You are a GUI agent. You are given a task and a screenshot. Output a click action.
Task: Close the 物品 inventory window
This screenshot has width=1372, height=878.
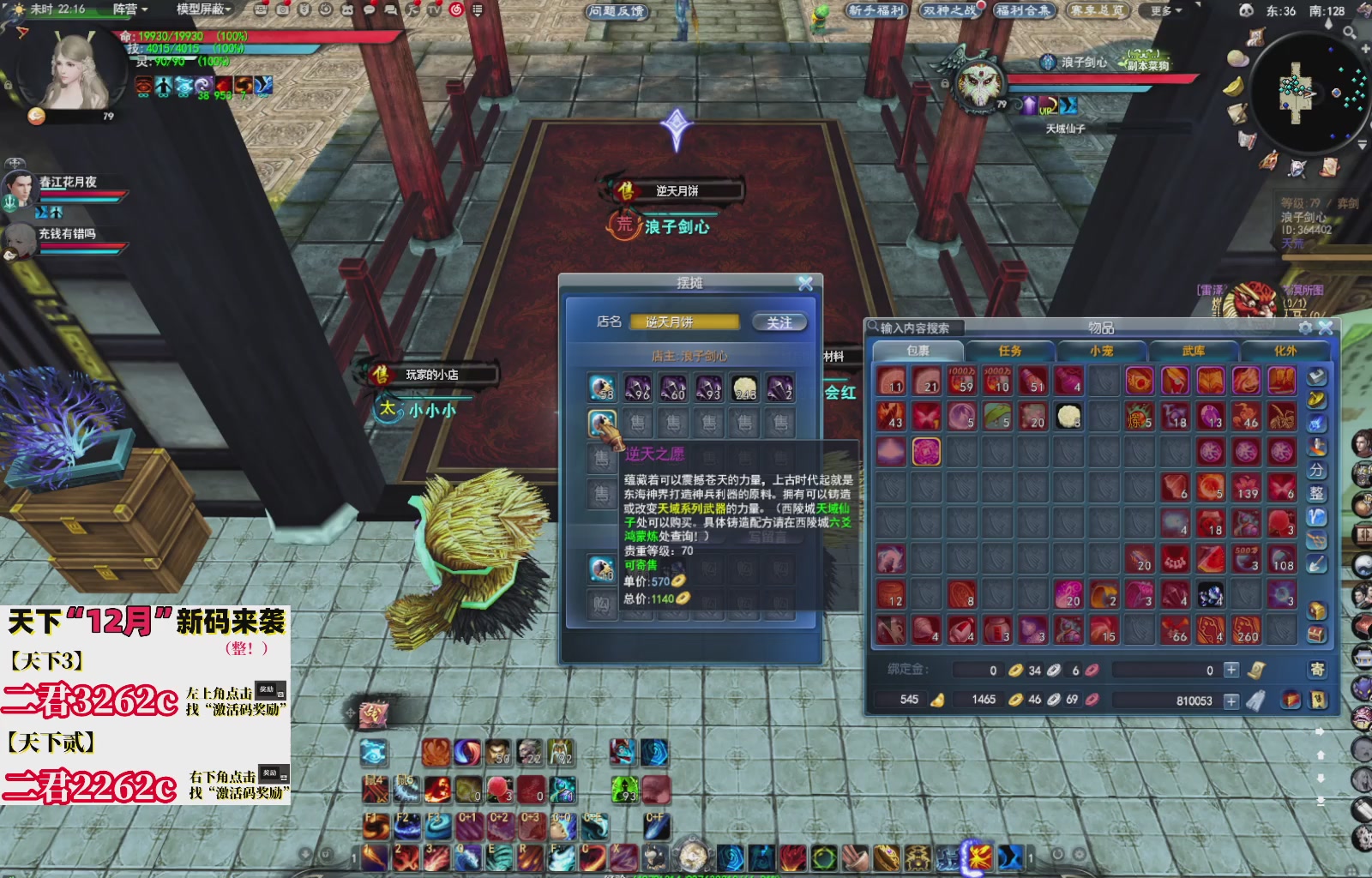pos(1326,328)
